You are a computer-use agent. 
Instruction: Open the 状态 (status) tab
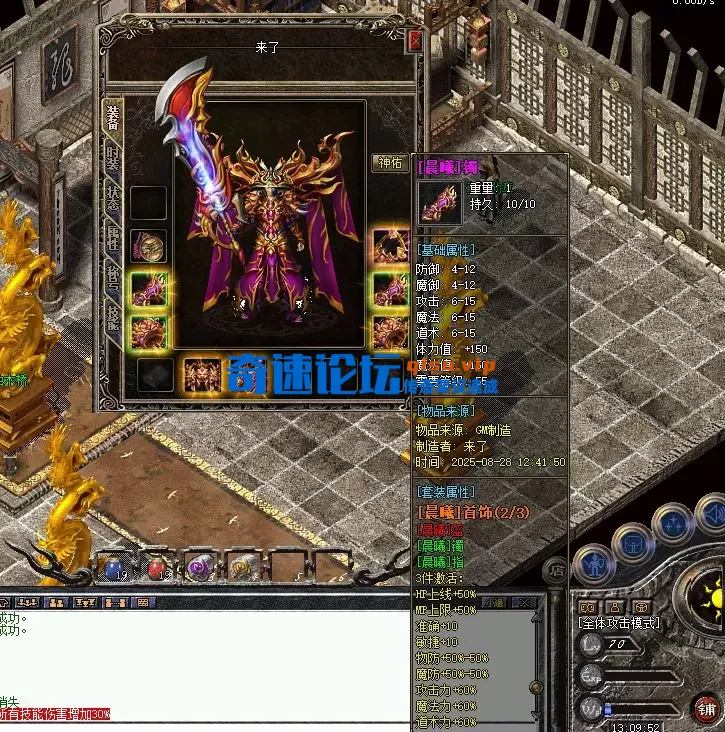113,197
